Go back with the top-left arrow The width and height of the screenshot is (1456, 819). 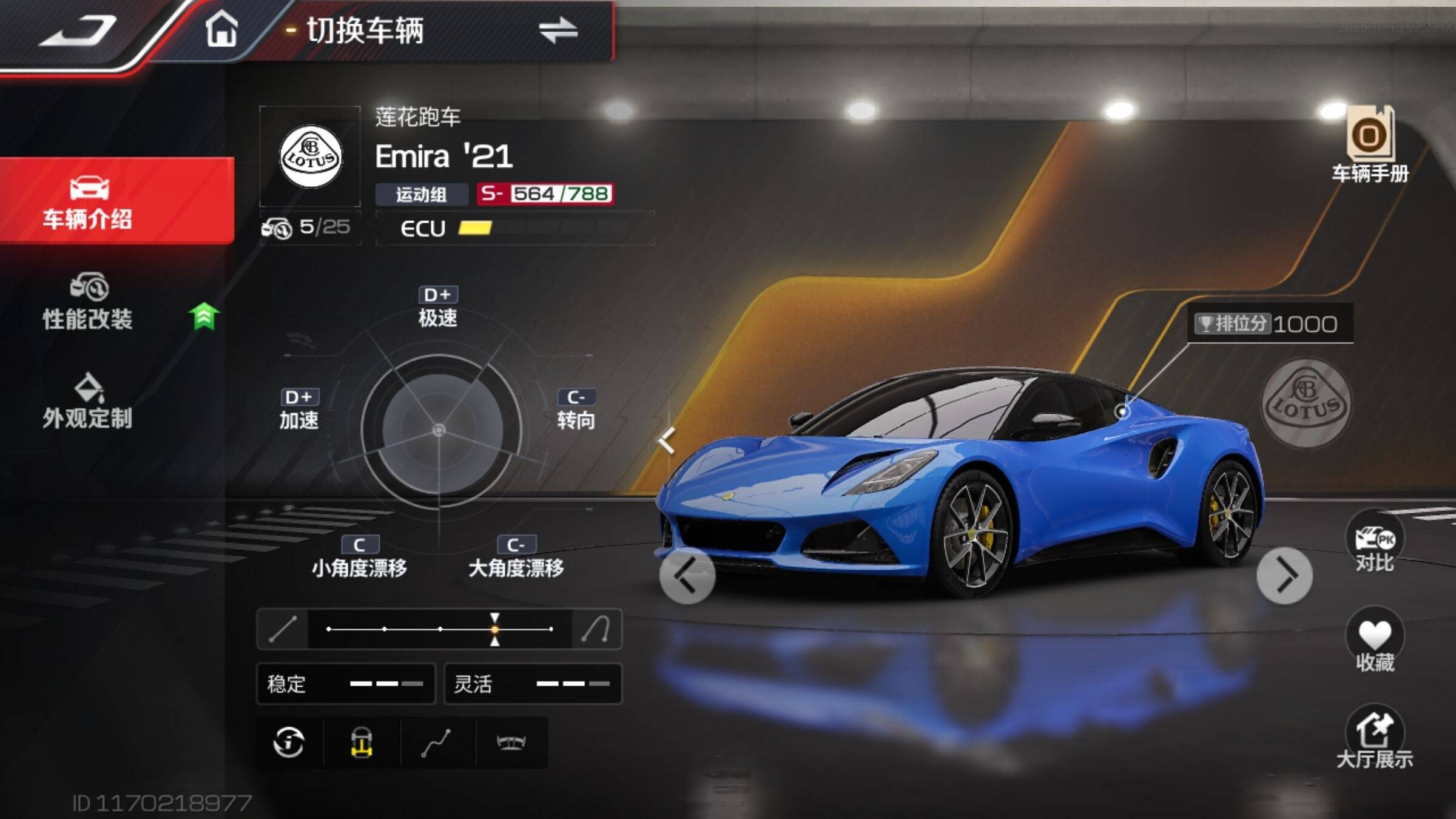pyautogui.click(x=78, y=30)
